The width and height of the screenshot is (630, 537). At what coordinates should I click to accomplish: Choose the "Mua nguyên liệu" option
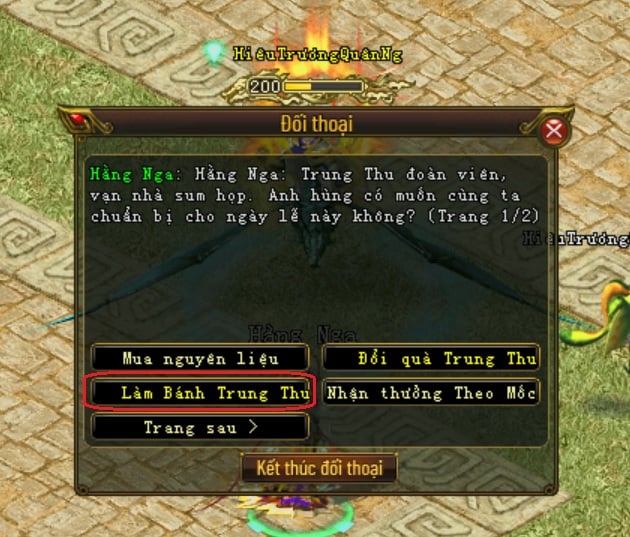pos(200,358)
